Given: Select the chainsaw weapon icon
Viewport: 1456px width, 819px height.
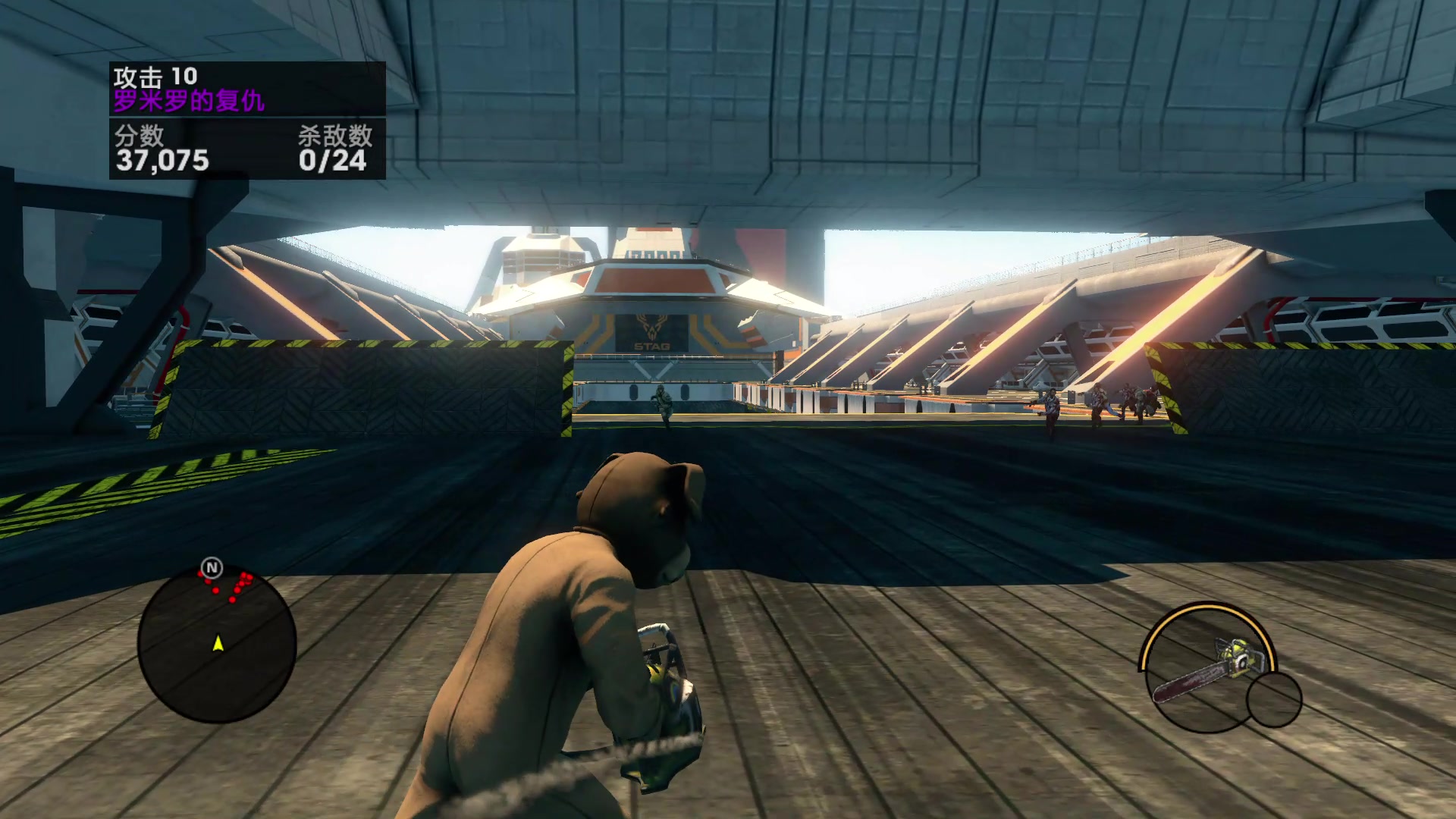Looking at the screenshot, I should 1210,667.
